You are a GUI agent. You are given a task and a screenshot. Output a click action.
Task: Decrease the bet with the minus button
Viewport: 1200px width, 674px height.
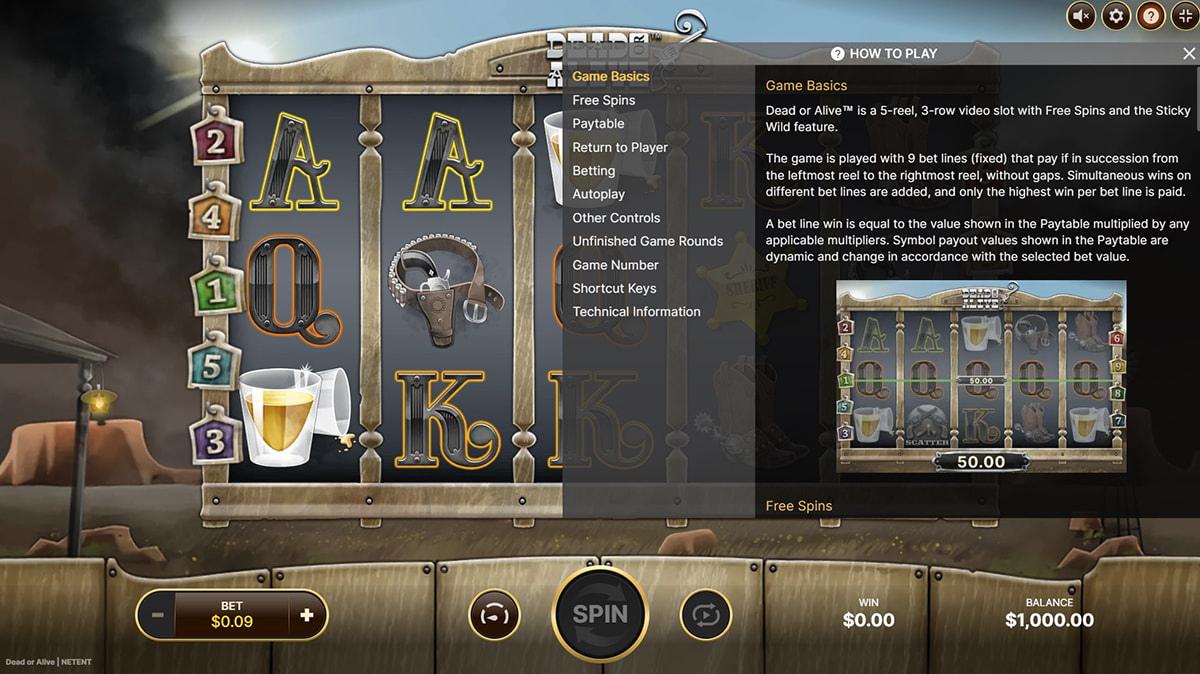[x=157, y=615]
